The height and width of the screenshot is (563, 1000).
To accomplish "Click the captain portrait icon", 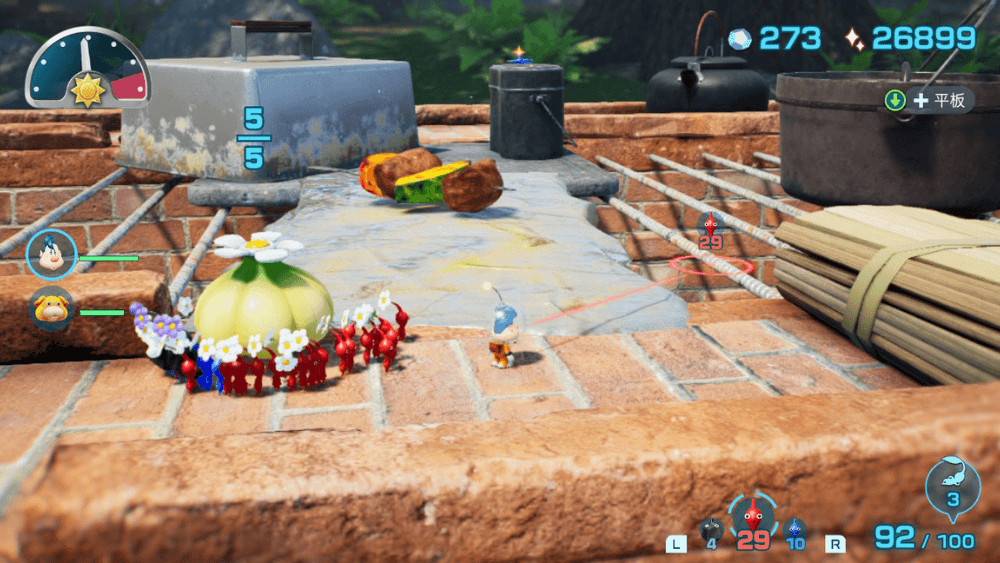I will click(x=51, y=255).
